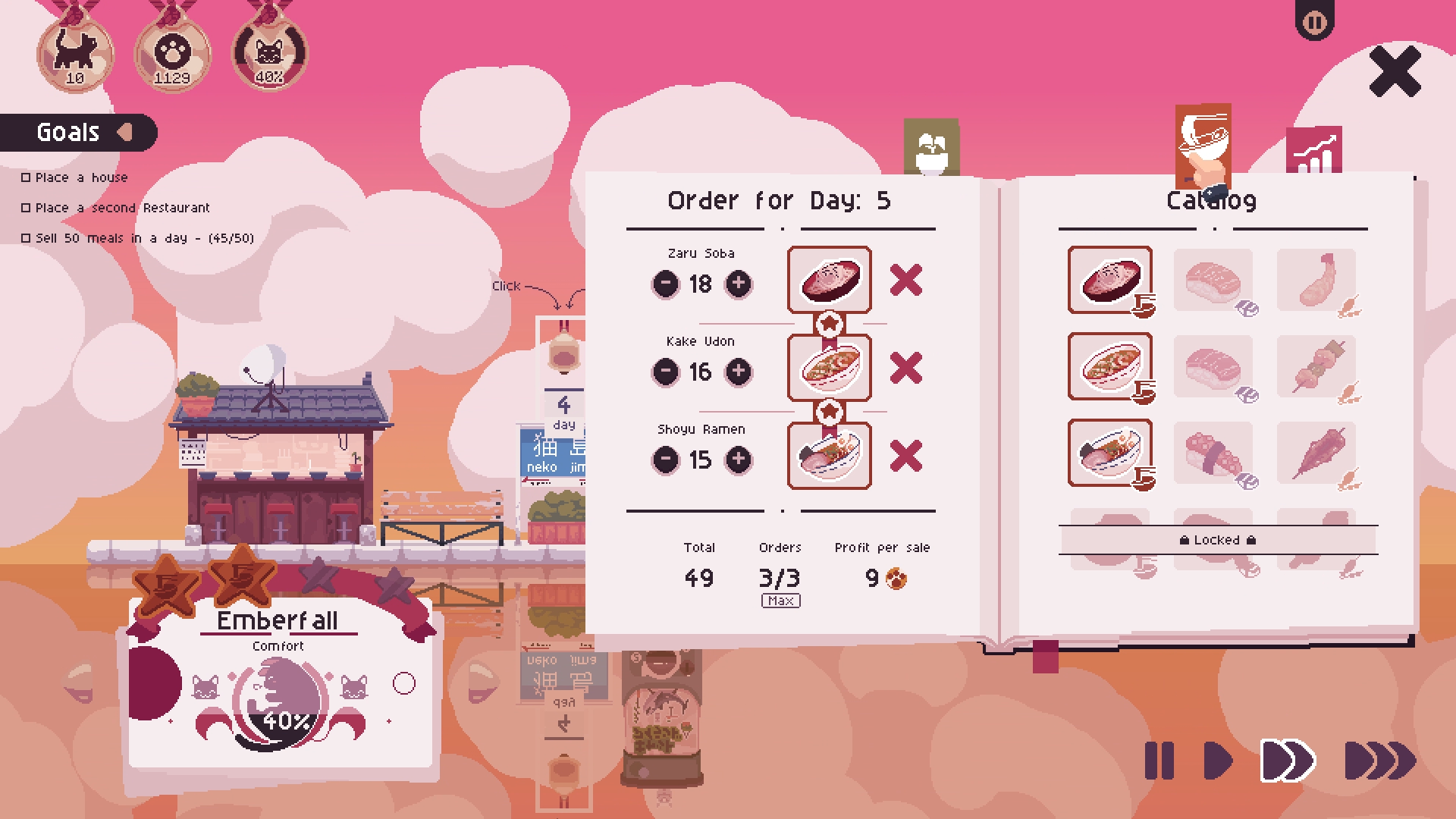Remove Shoyu Ramen from the order
Screen dimensions: 1456x819
pyautogui.click(x=905, y=456)
